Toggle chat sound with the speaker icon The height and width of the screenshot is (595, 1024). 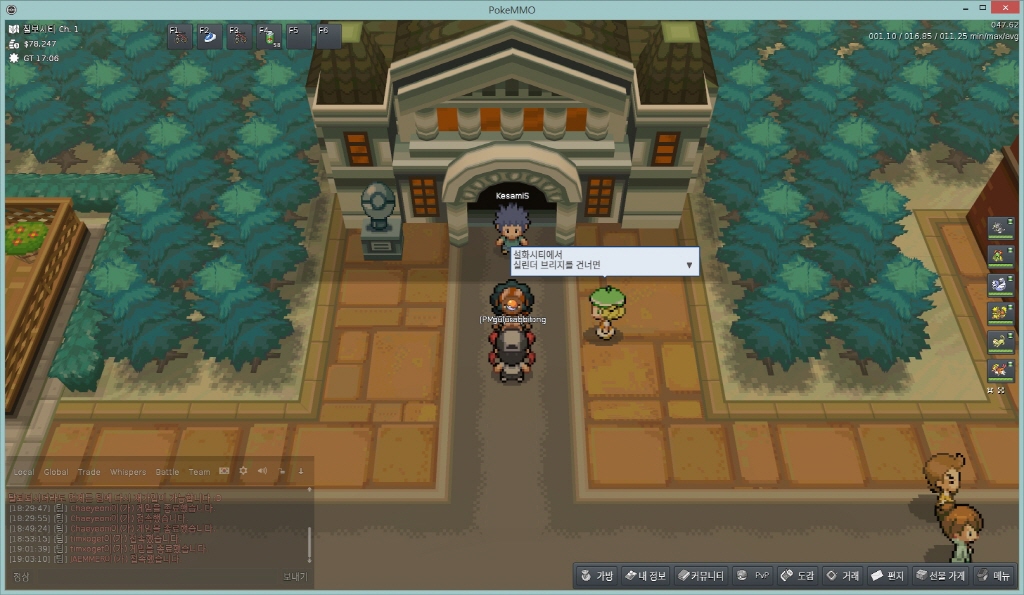[262, 471]
